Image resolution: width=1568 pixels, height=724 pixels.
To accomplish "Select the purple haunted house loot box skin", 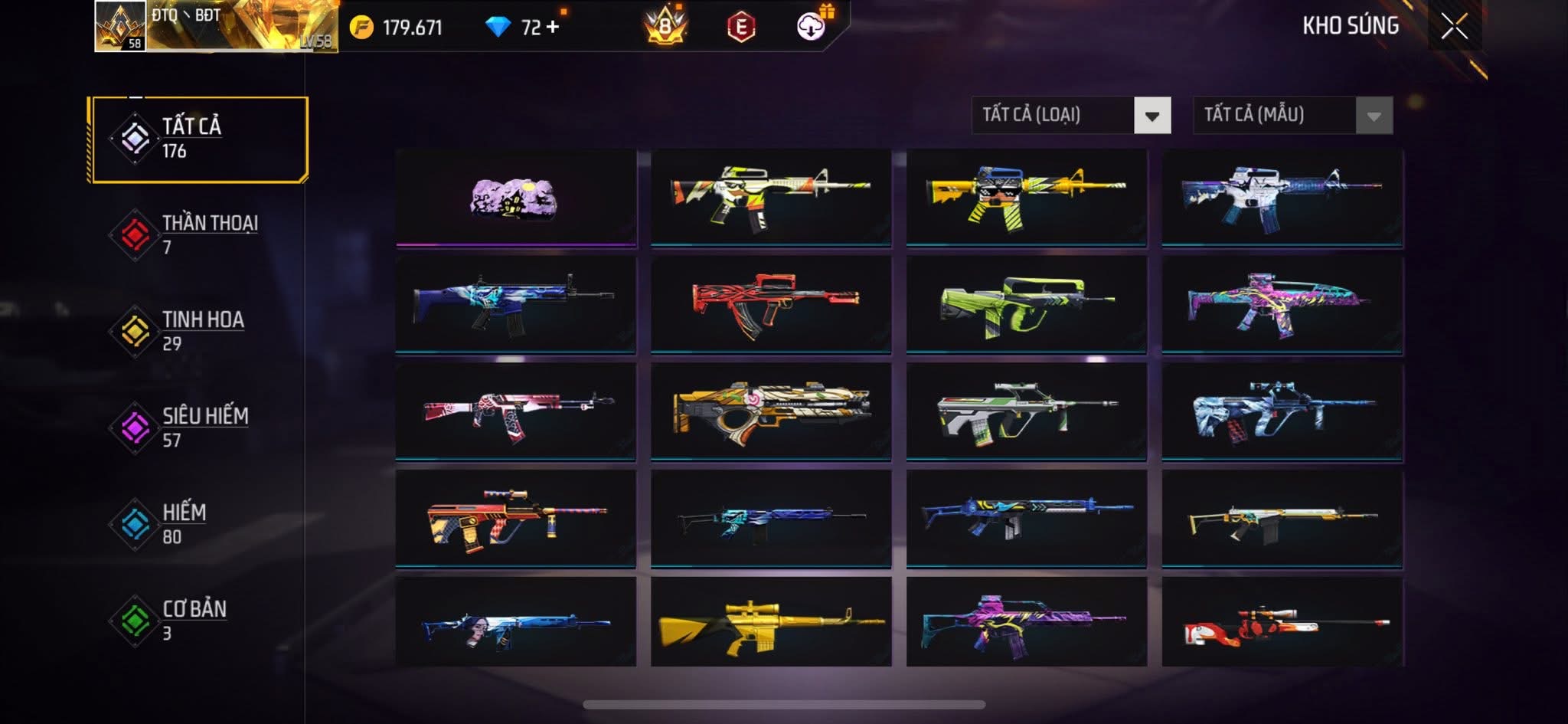I will (515, 198).
